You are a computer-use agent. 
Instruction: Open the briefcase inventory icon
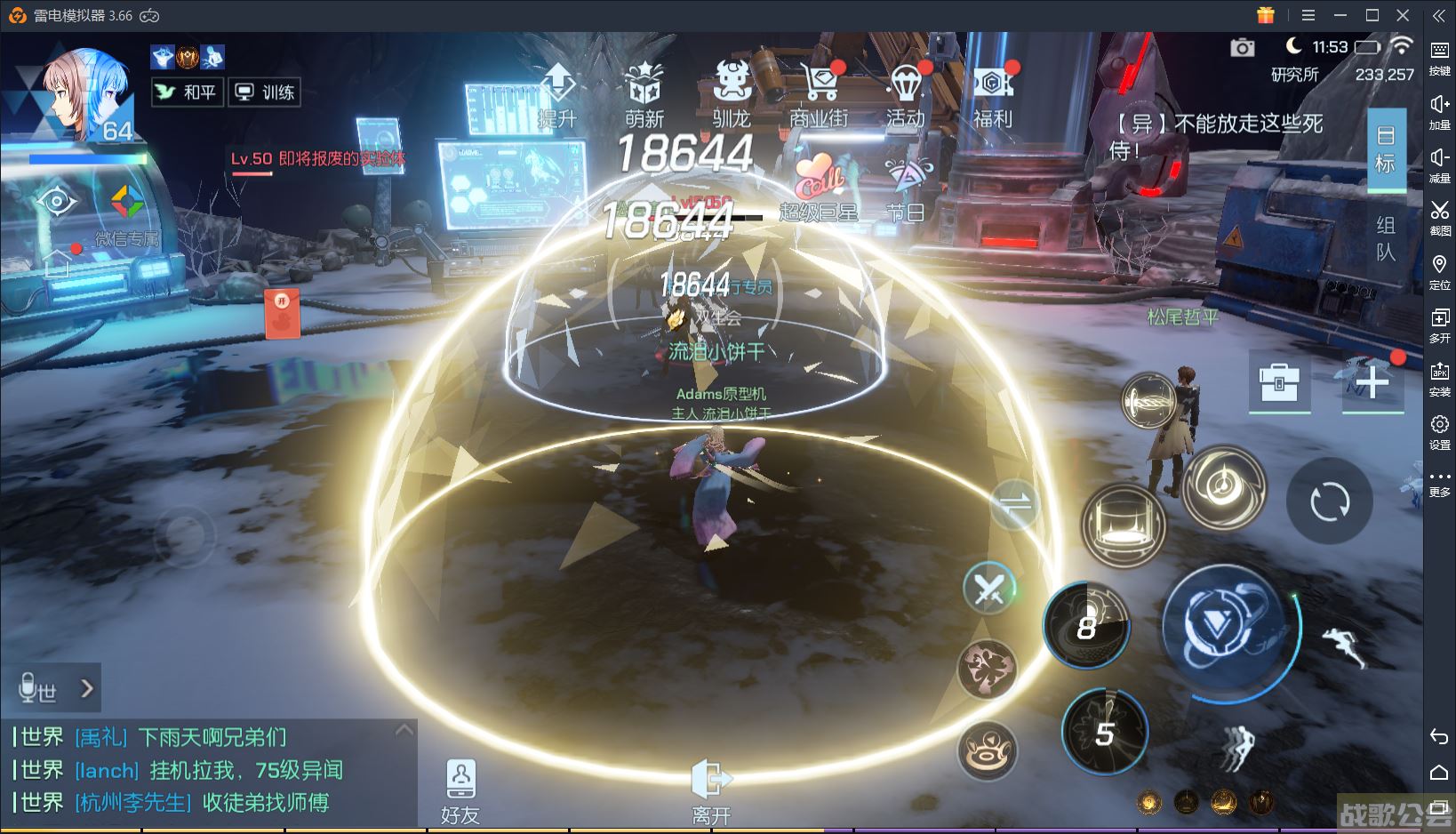pos(1279,383)
